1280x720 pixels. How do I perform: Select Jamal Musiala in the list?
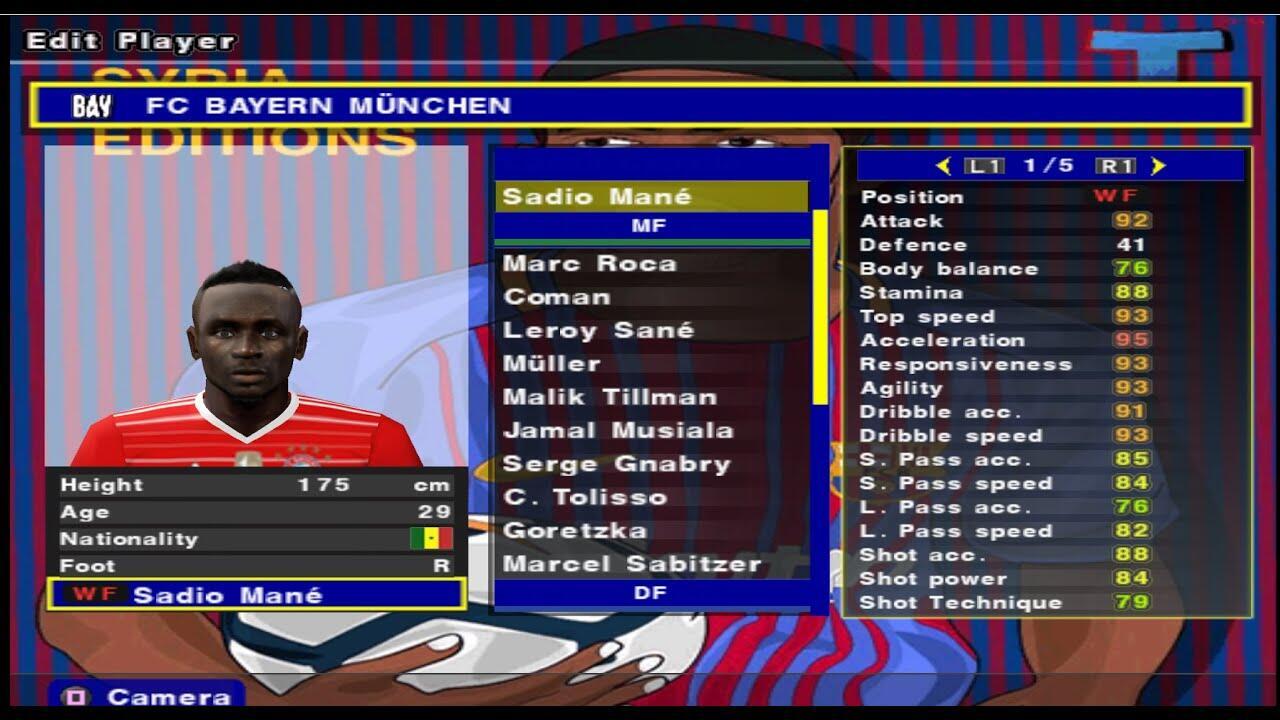pos(618,431)
